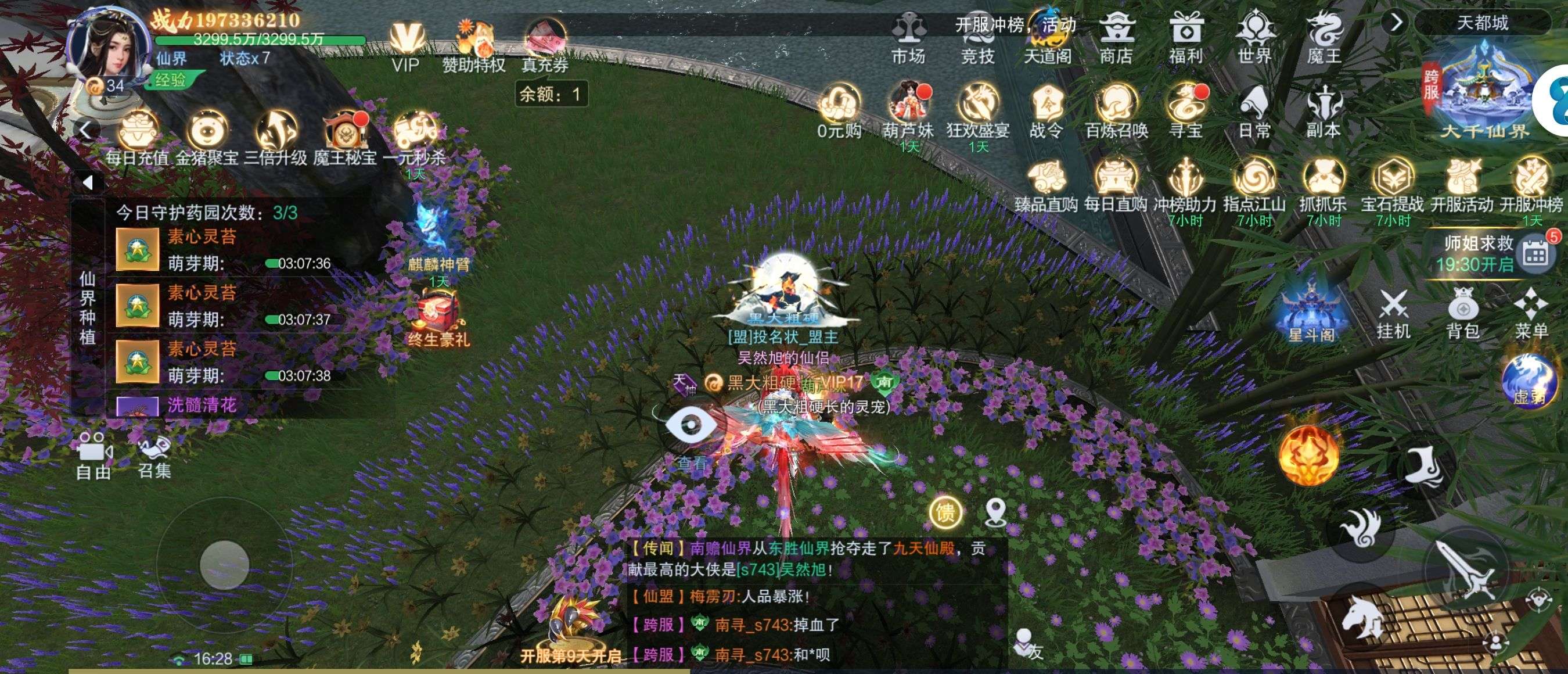
Task: Open the 金猪聚宝 golden pig event
Action: click(207, 138)
